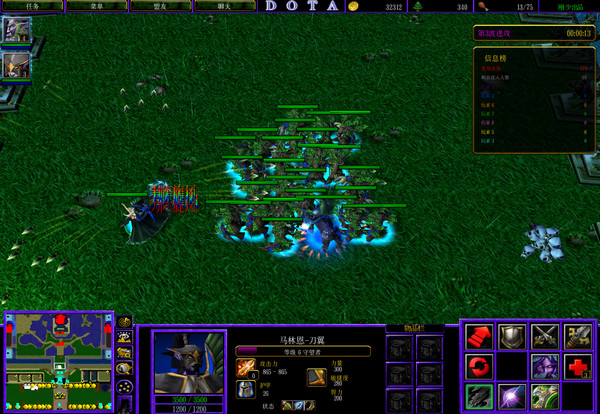
Task: Select the first hero portrait icon
Action: coord(17,31)
